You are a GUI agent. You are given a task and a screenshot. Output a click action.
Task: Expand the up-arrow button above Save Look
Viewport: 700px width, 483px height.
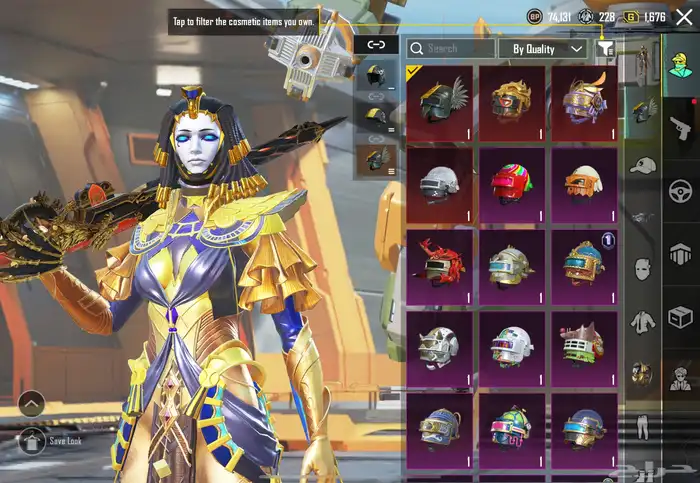31,403
